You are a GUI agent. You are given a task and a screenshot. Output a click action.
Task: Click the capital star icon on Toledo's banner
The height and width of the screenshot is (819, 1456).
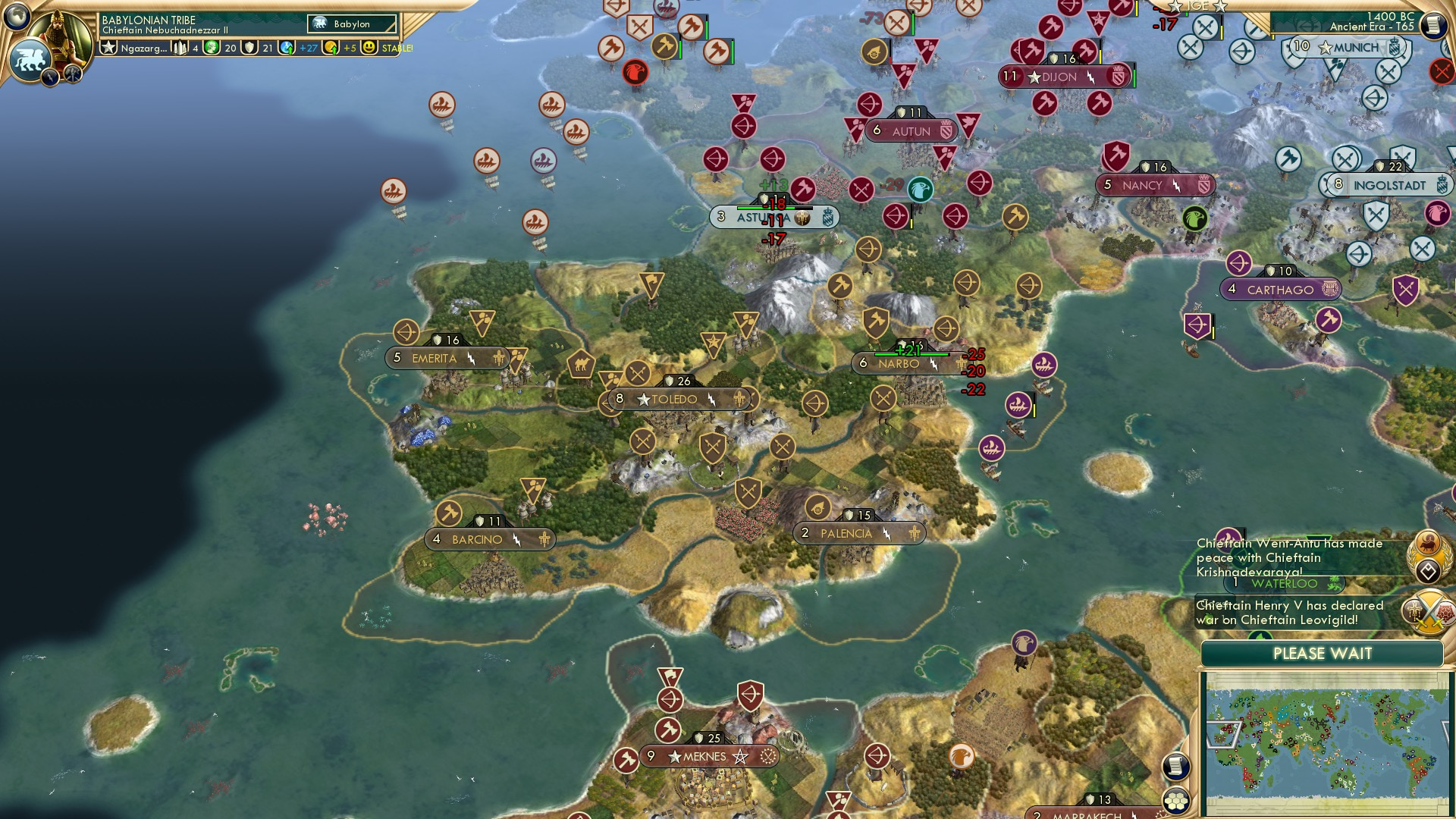644,398
